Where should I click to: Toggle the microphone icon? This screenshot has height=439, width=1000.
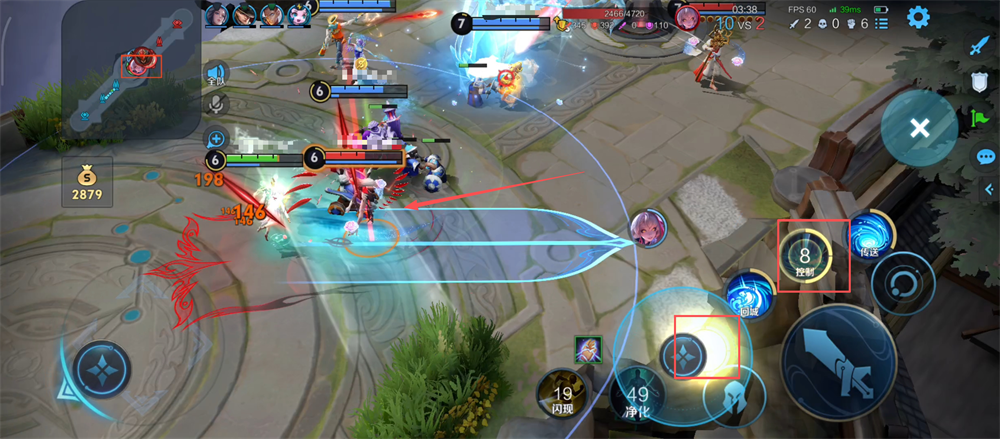[x=215, y=105]
